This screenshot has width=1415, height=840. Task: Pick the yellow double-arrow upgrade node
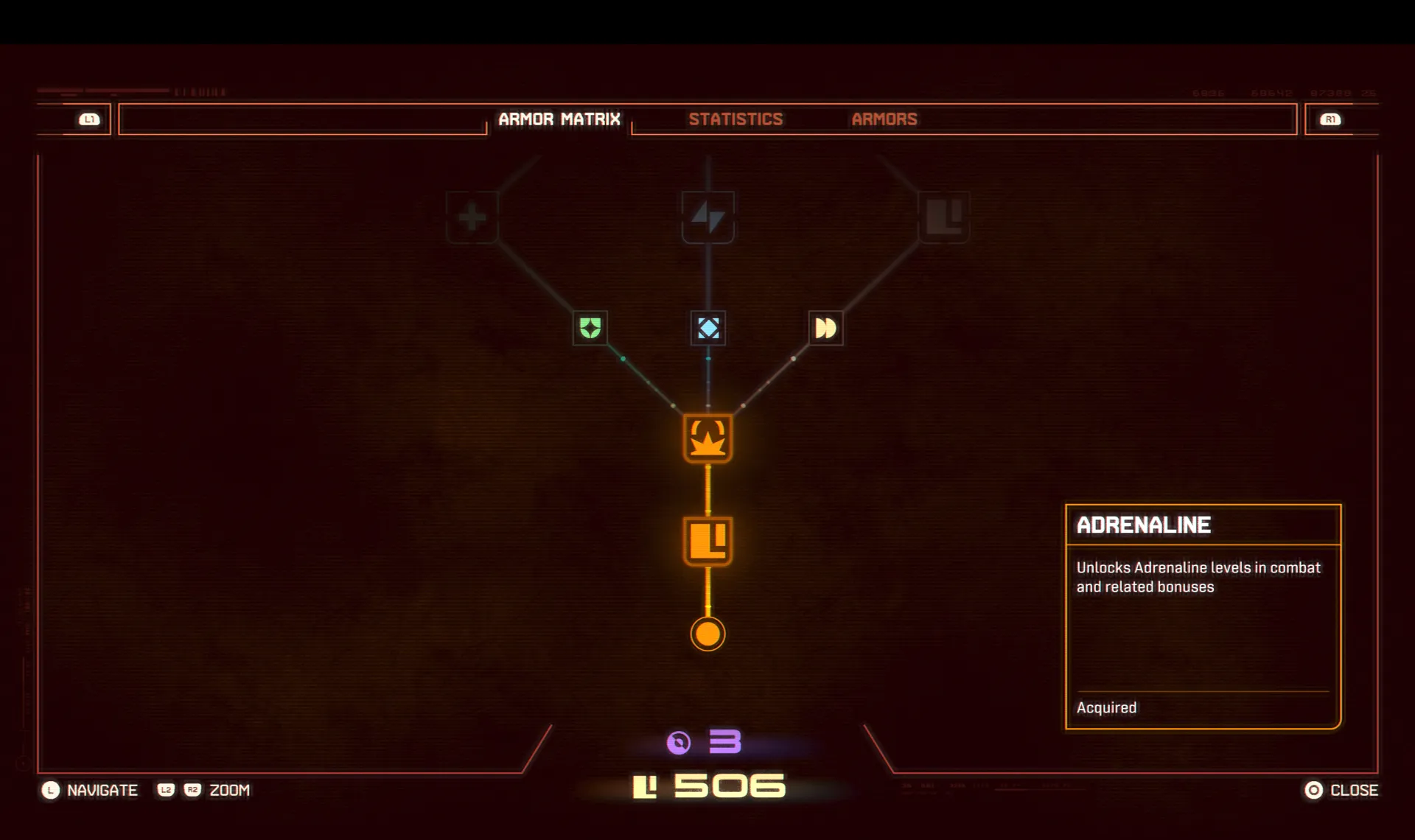pos(825,328)
